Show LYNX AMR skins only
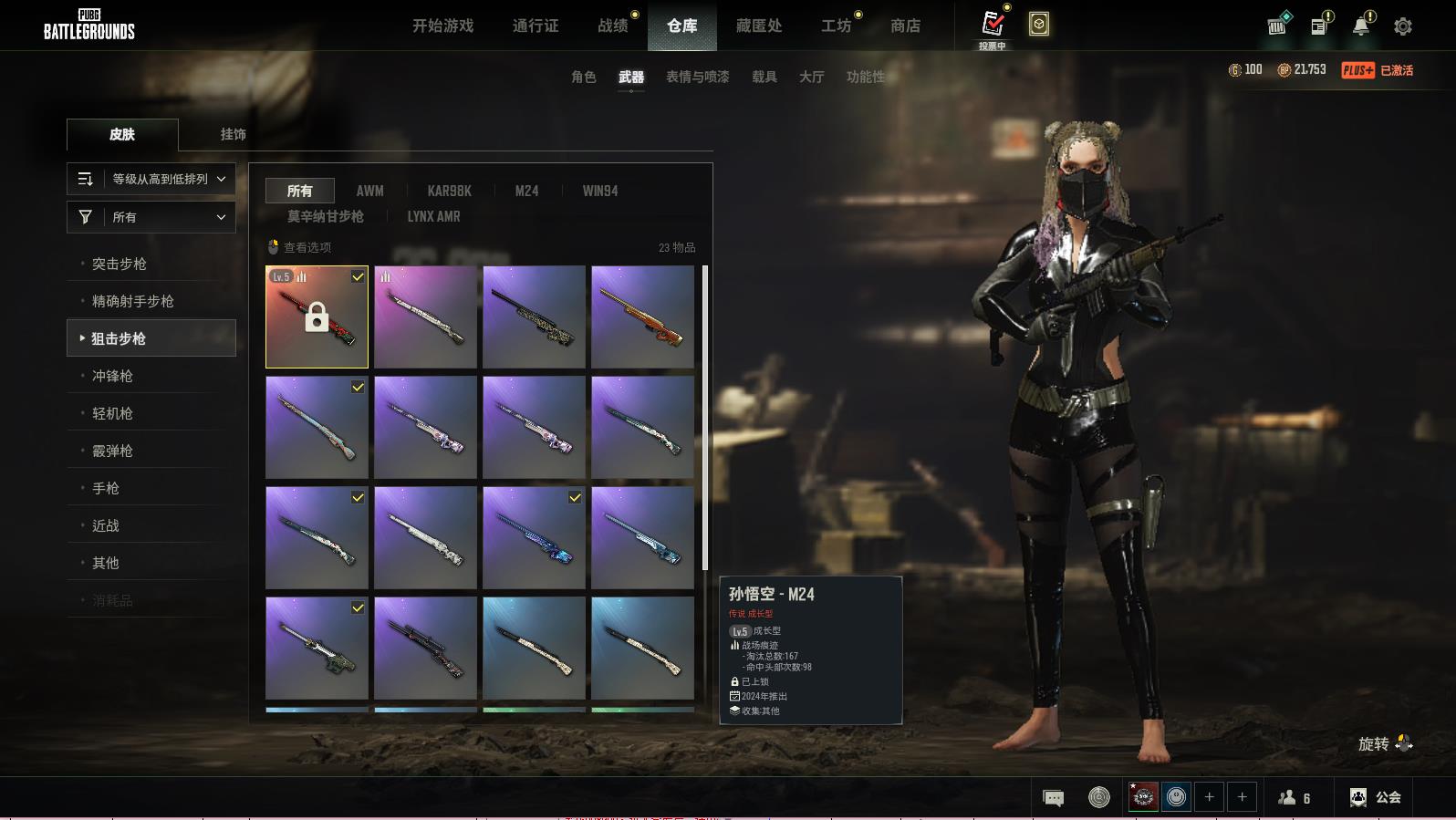The image size is (1456, 820). pos(433,216)
